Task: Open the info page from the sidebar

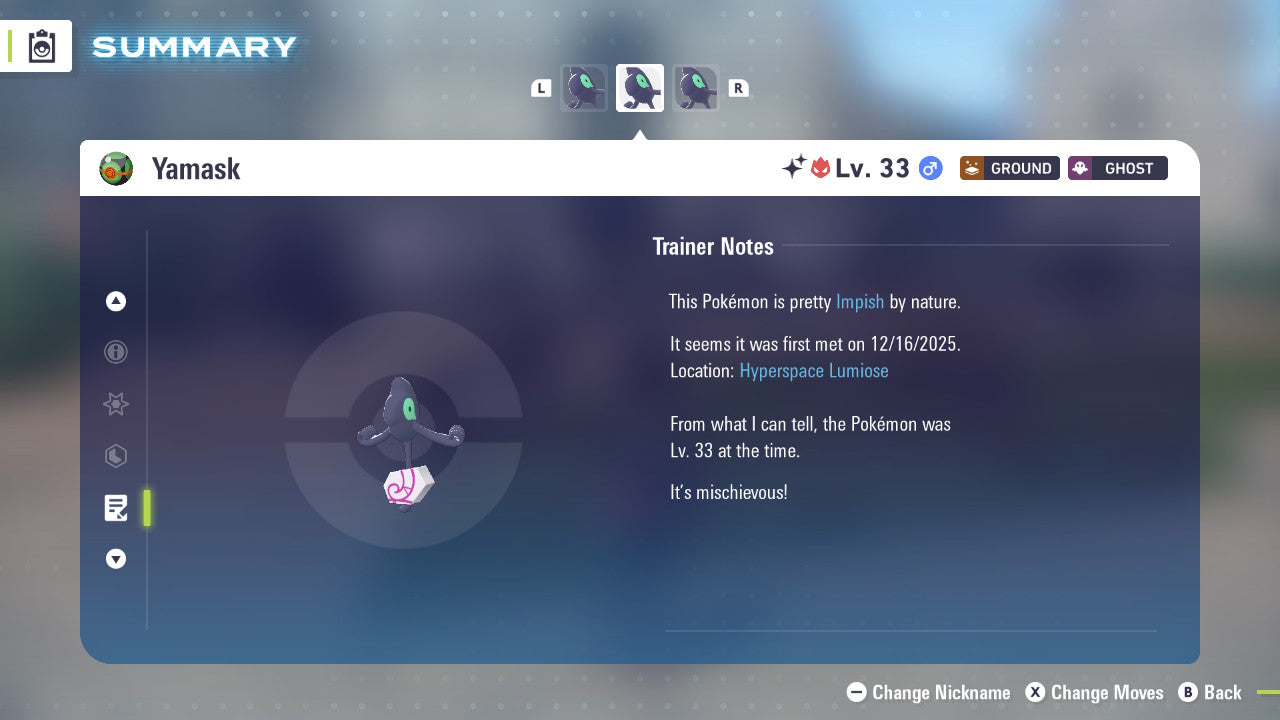Action: click(x=116, y=352)
